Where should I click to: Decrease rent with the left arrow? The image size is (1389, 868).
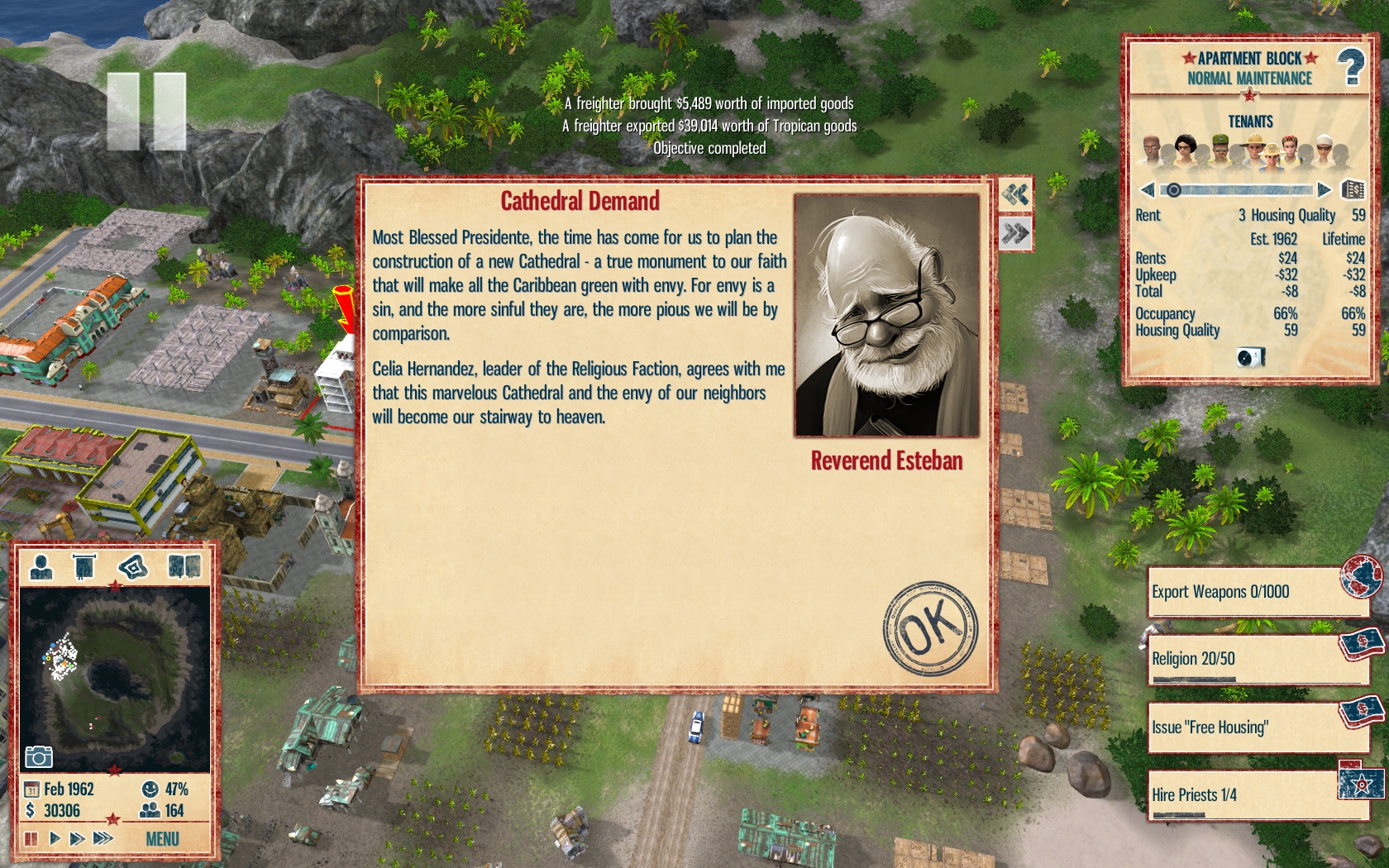coord(1147,190)
